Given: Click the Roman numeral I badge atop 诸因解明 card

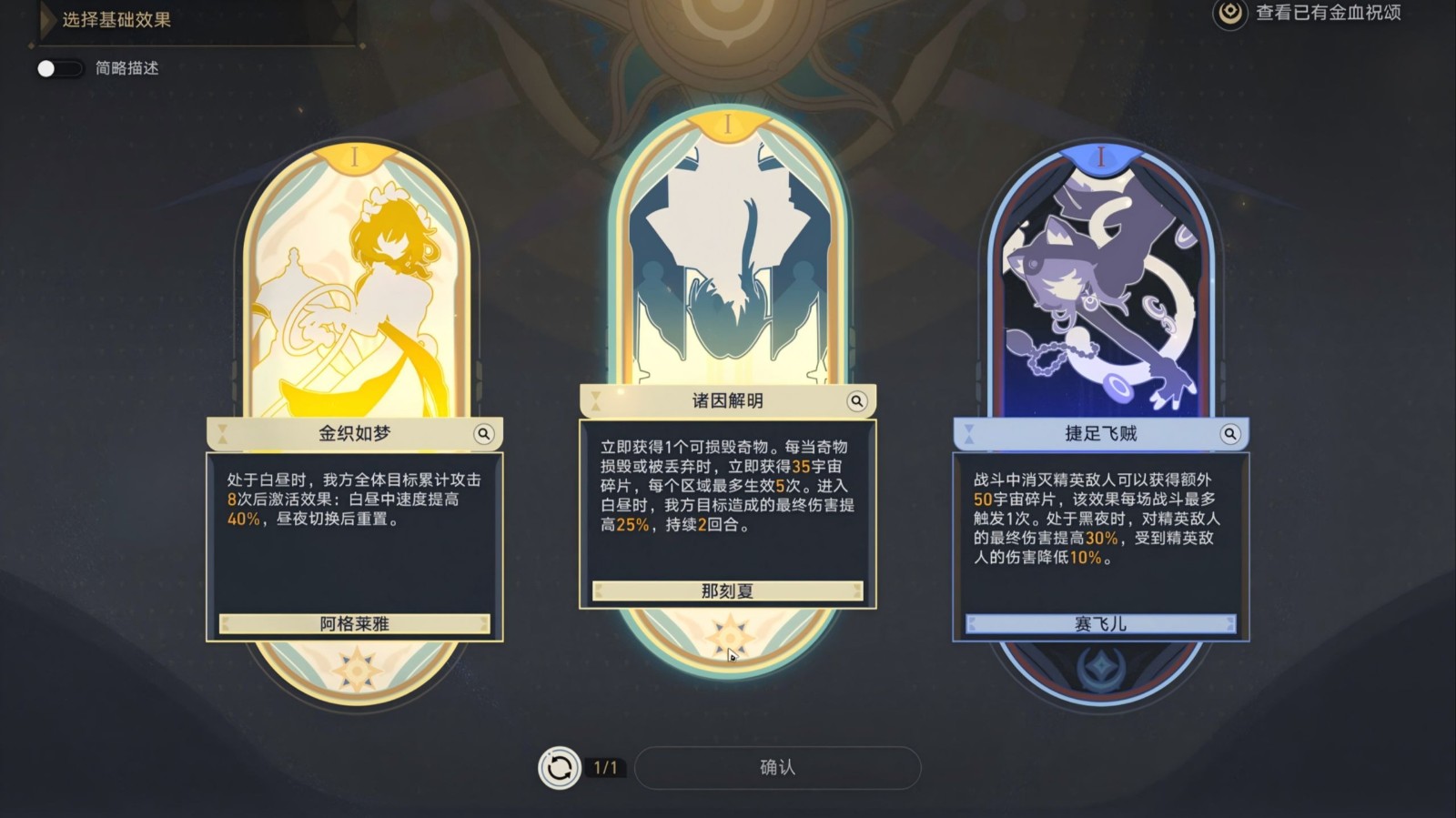Looking at the screenshot, I should pos(727,123).
